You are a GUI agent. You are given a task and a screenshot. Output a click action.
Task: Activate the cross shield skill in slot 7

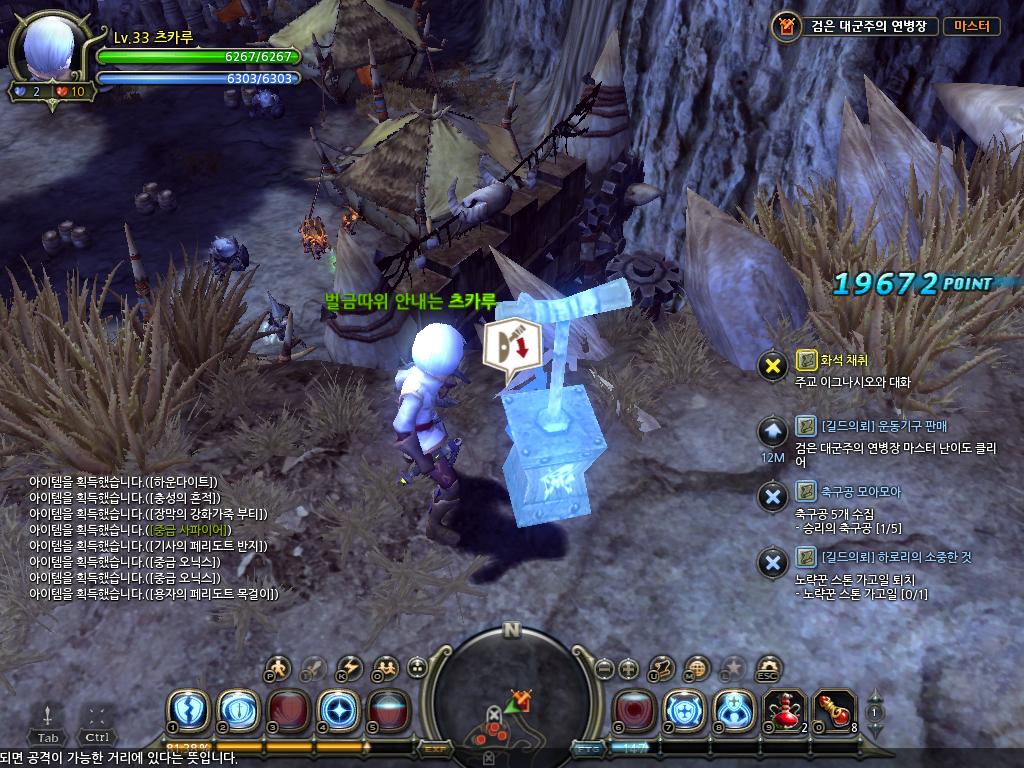(x=683, y=711)
